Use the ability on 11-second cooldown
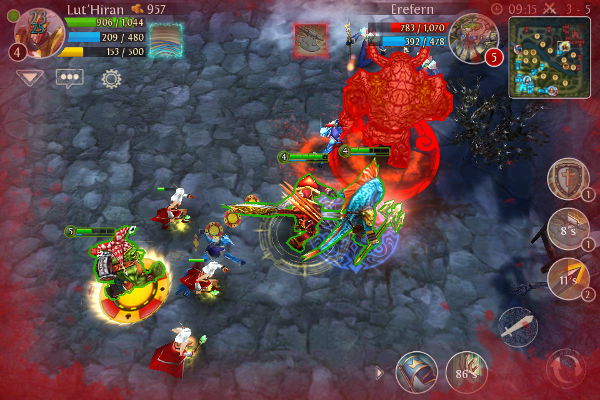This screenshot has width=600, height=400. tap(567, 279)
